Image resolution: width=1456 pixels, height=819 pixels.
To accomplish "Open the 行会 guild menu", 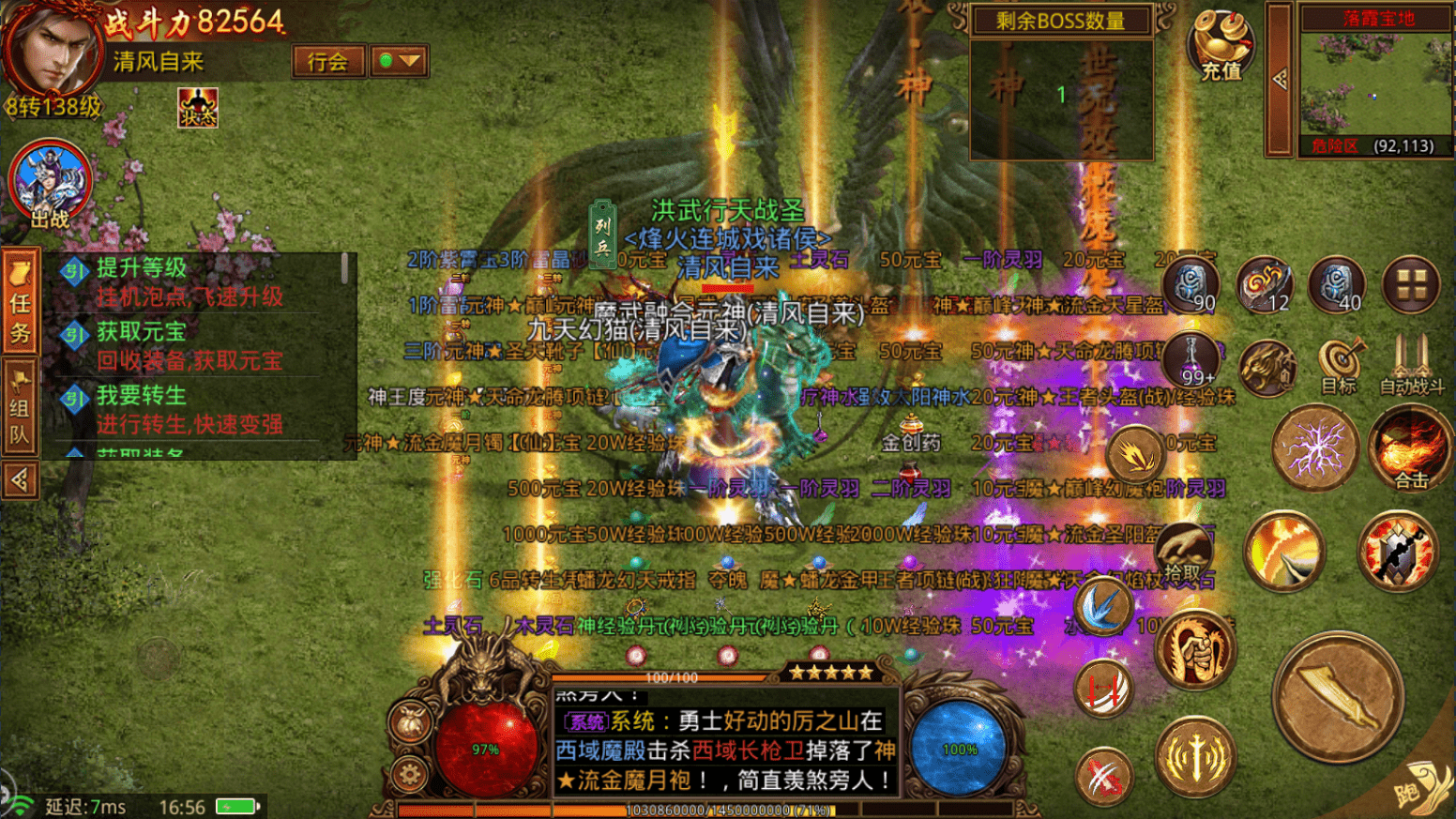I will (x=327, y=62).
